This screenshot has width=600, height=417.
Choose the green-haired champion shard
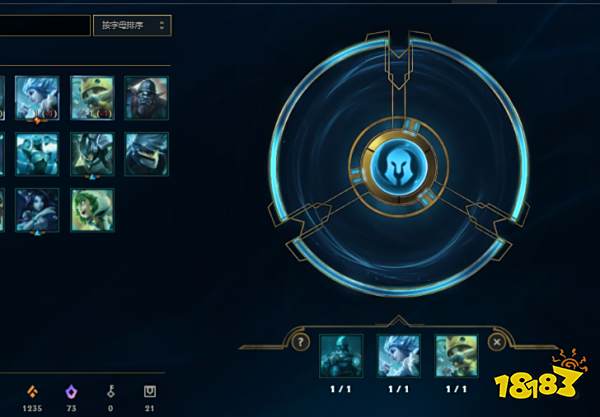tap(92, 209)
